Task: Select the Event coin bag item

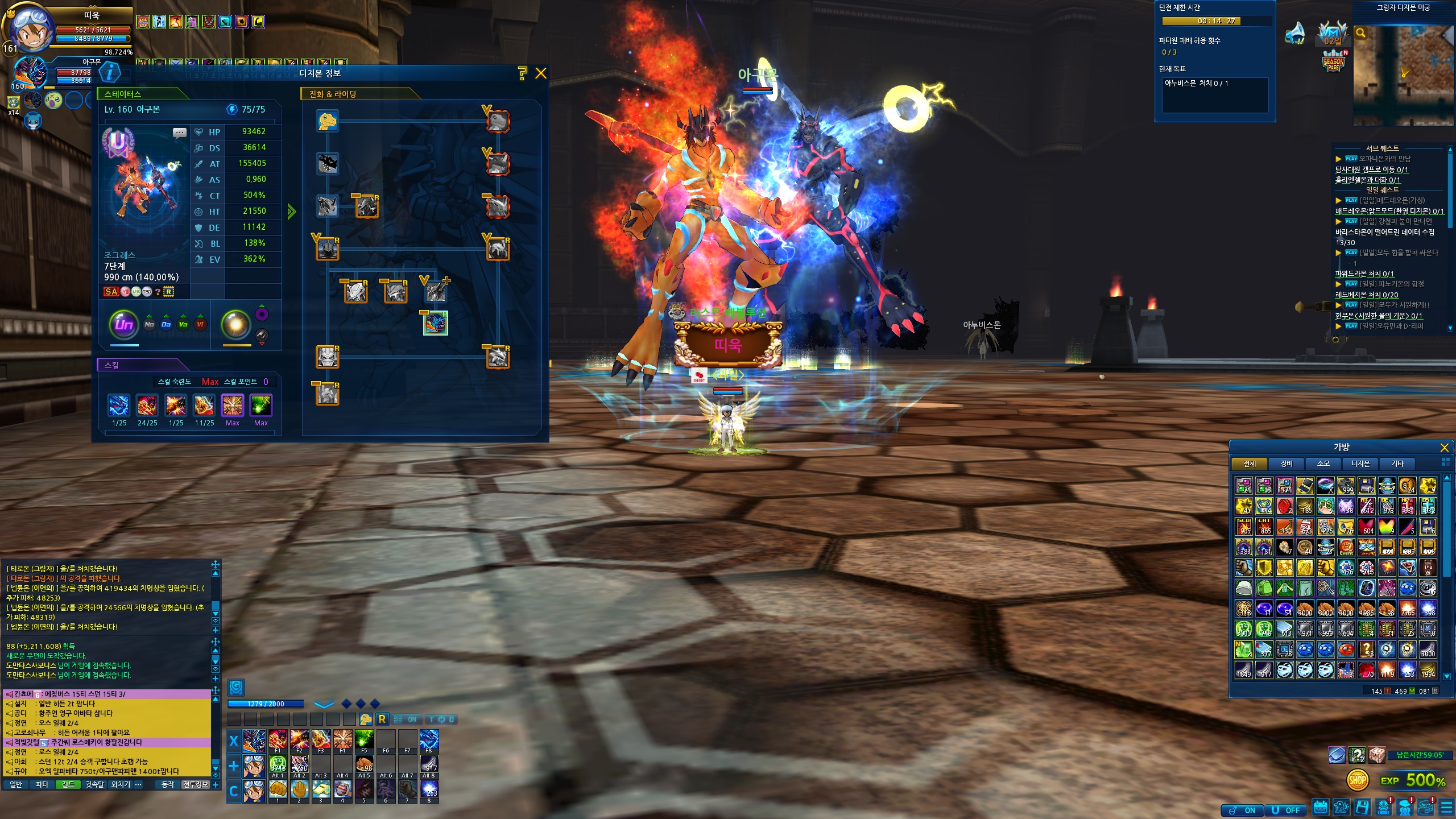Action: click(x=1346, y=547)
